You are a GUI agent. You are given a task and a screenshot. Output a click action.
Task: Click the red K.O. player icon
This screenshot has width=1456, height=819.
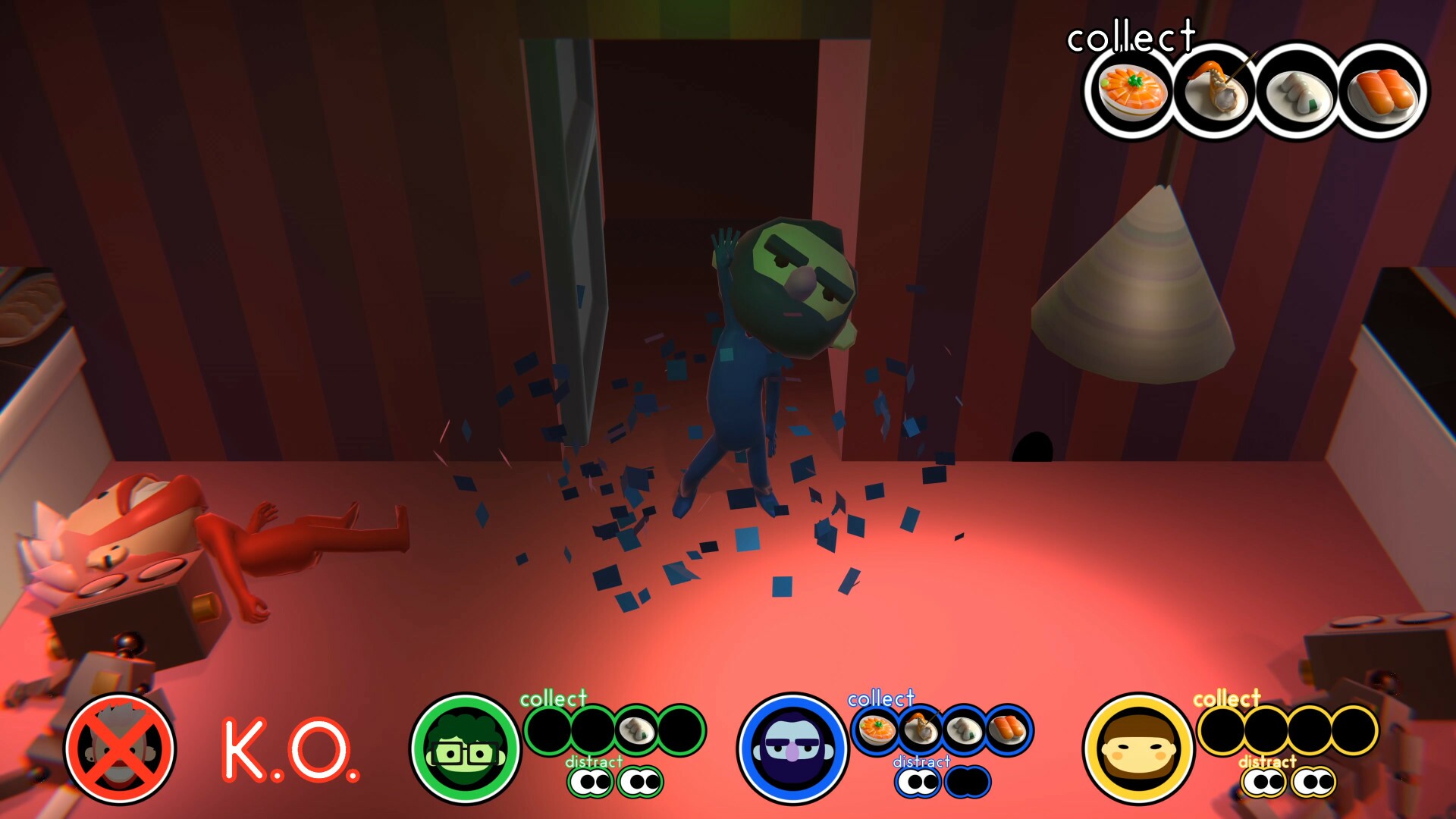tap(124, 747)
